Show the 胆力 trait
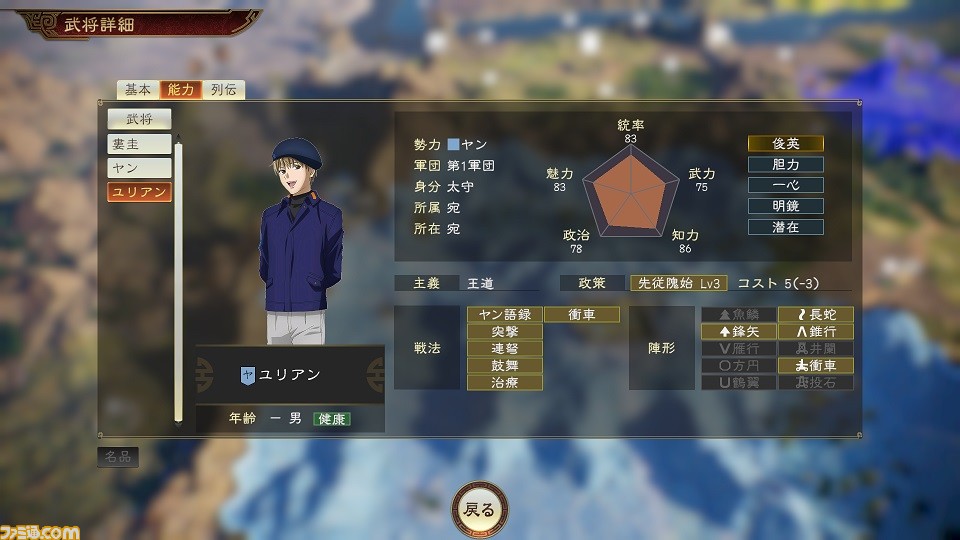The height and width of the screenshot is (540, 960). (x=785, y=164)
